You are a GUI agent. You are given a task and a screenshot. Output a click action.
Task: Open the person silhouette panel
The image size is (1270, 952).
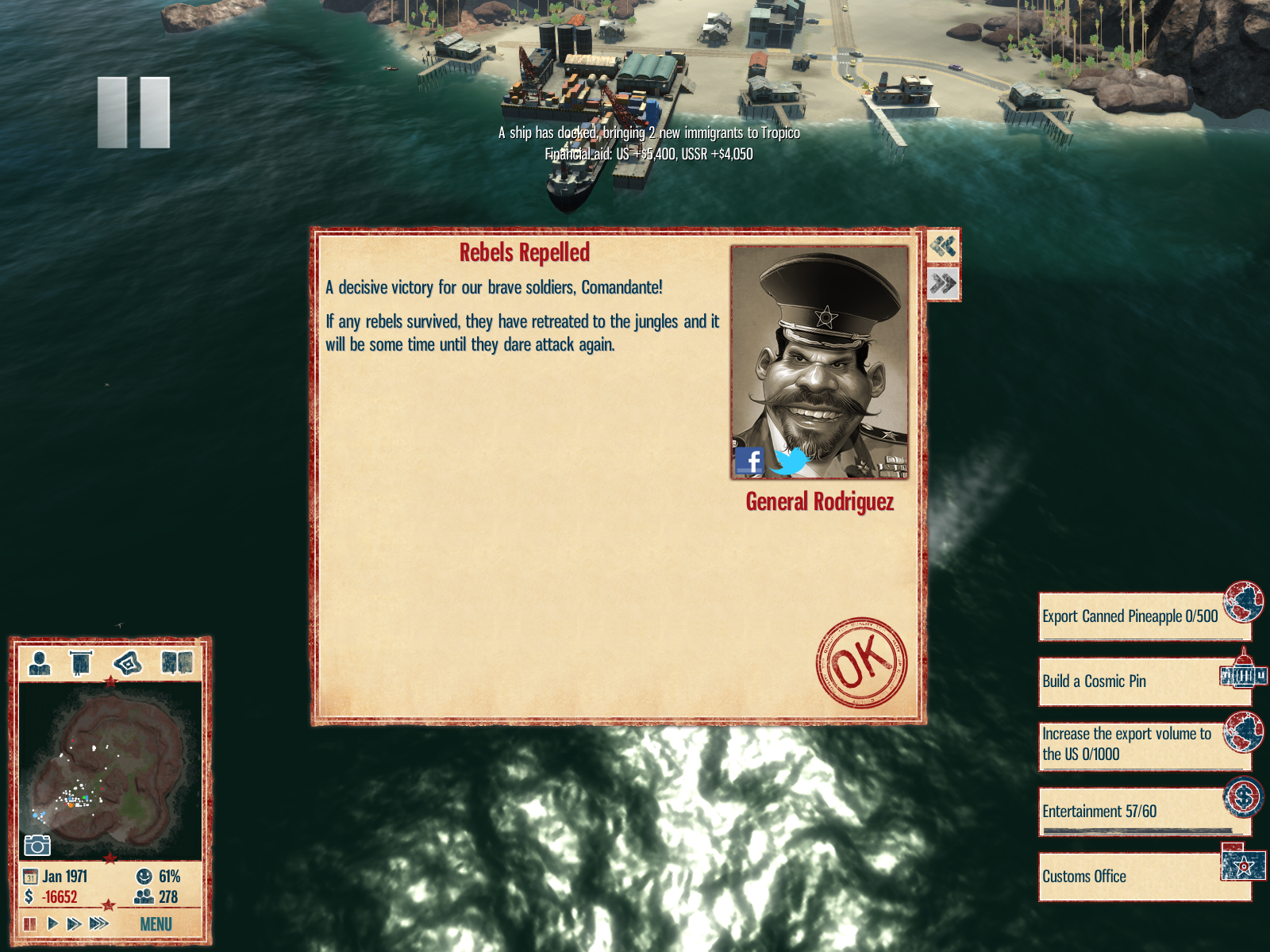pos(39,662)
